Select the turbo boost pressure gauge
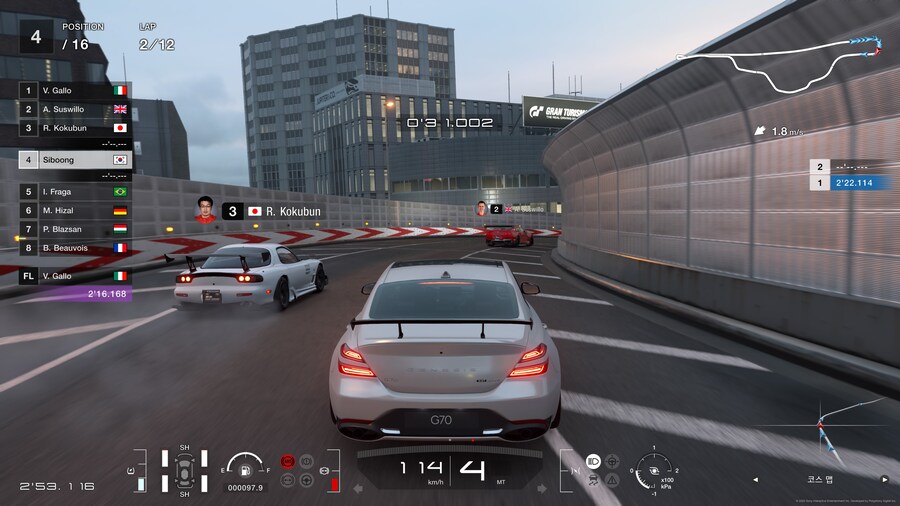The width and height of the screenshot is (900, 506). [x=655, y=470]
